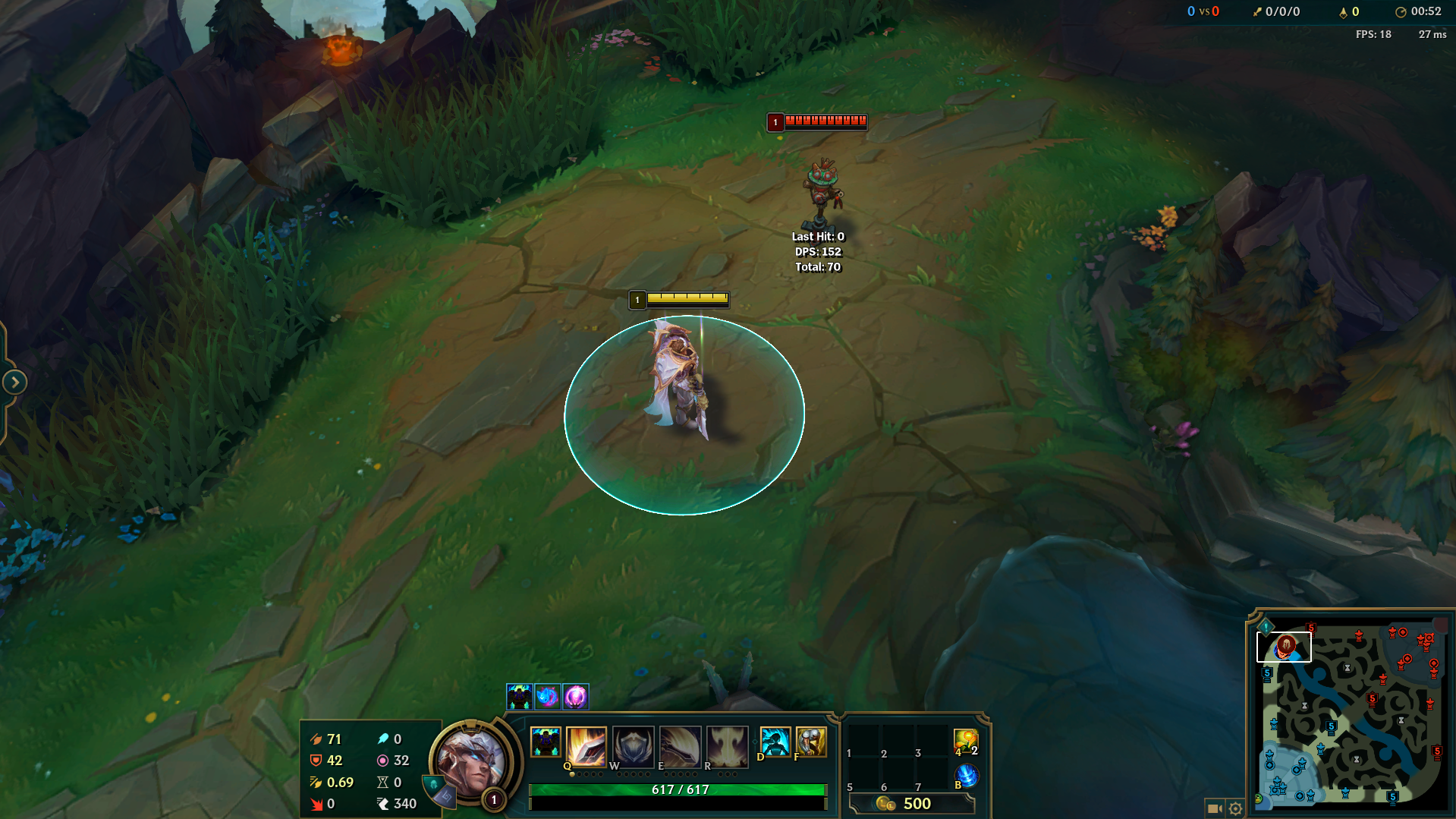
Task: Select the E ability icon
Action: click(680, 745)
